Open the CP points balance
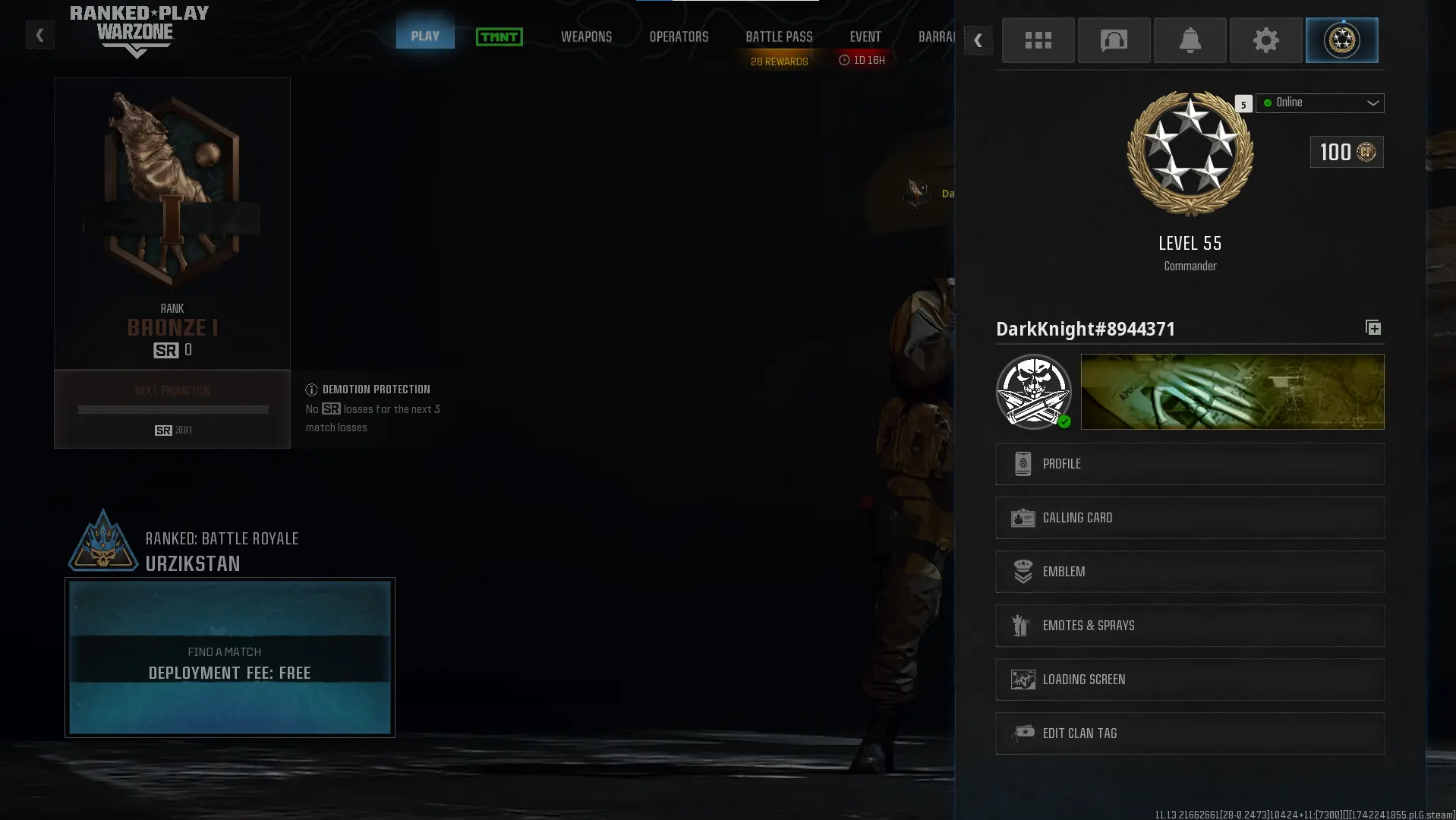The width and height of the screenshot is (1456, 820). [x=1346, y=152]
